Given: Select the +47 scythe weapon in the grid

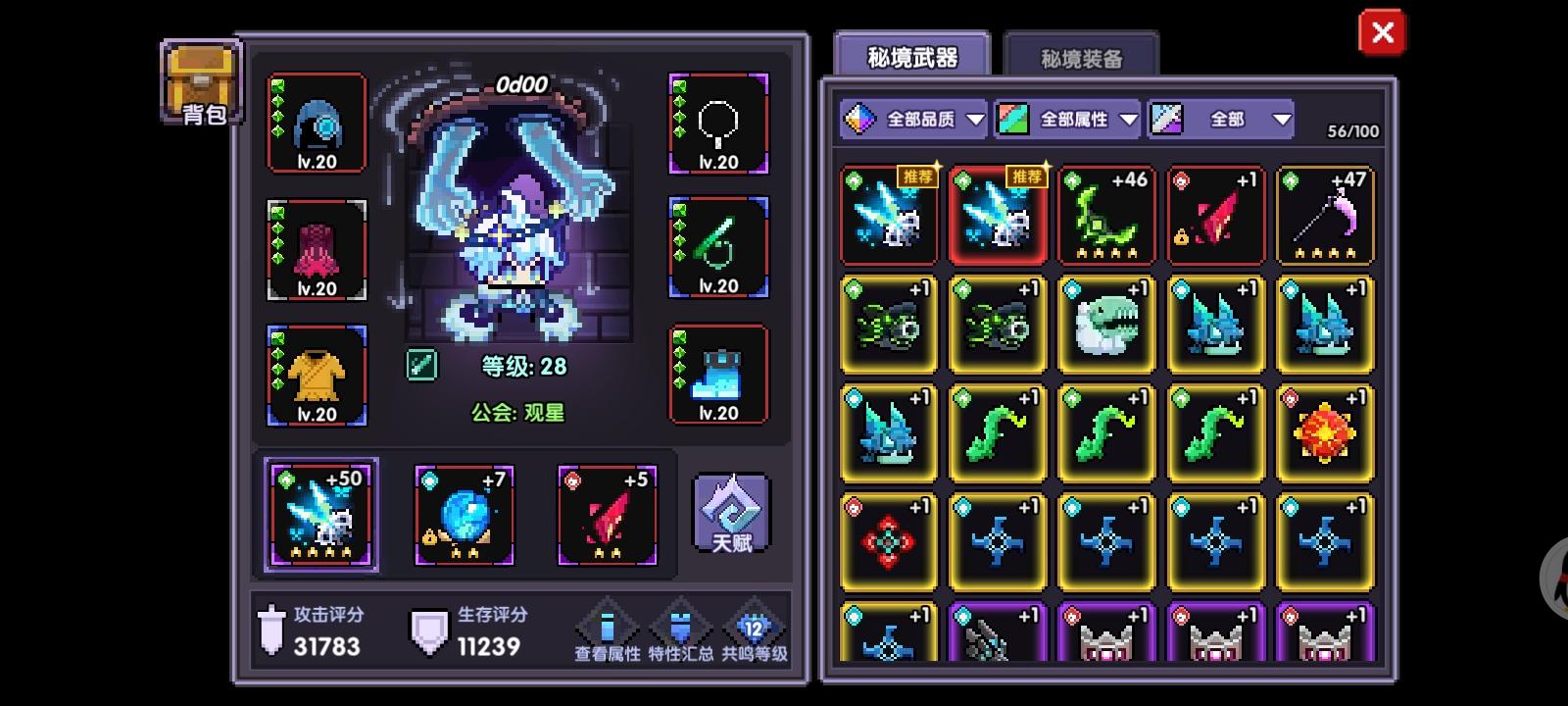Looking at the screenshot, I should (1325, 216).
